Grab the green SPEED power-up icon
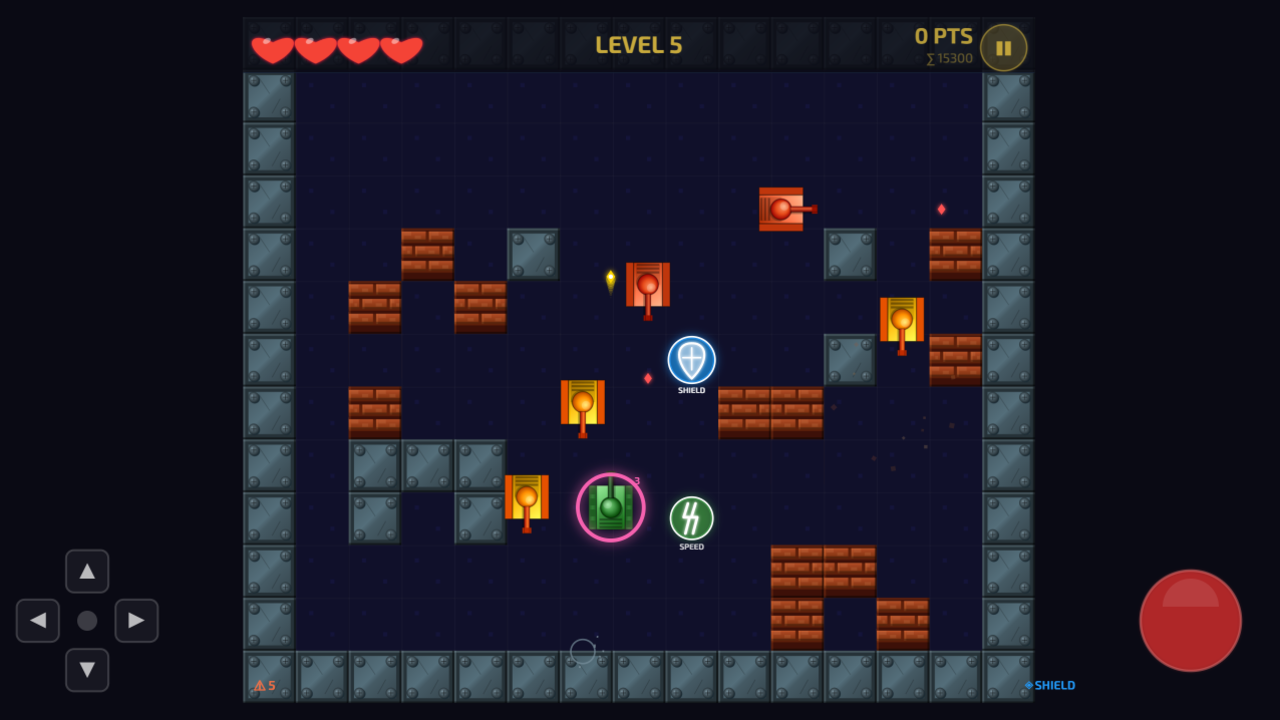 pos(690,519)
